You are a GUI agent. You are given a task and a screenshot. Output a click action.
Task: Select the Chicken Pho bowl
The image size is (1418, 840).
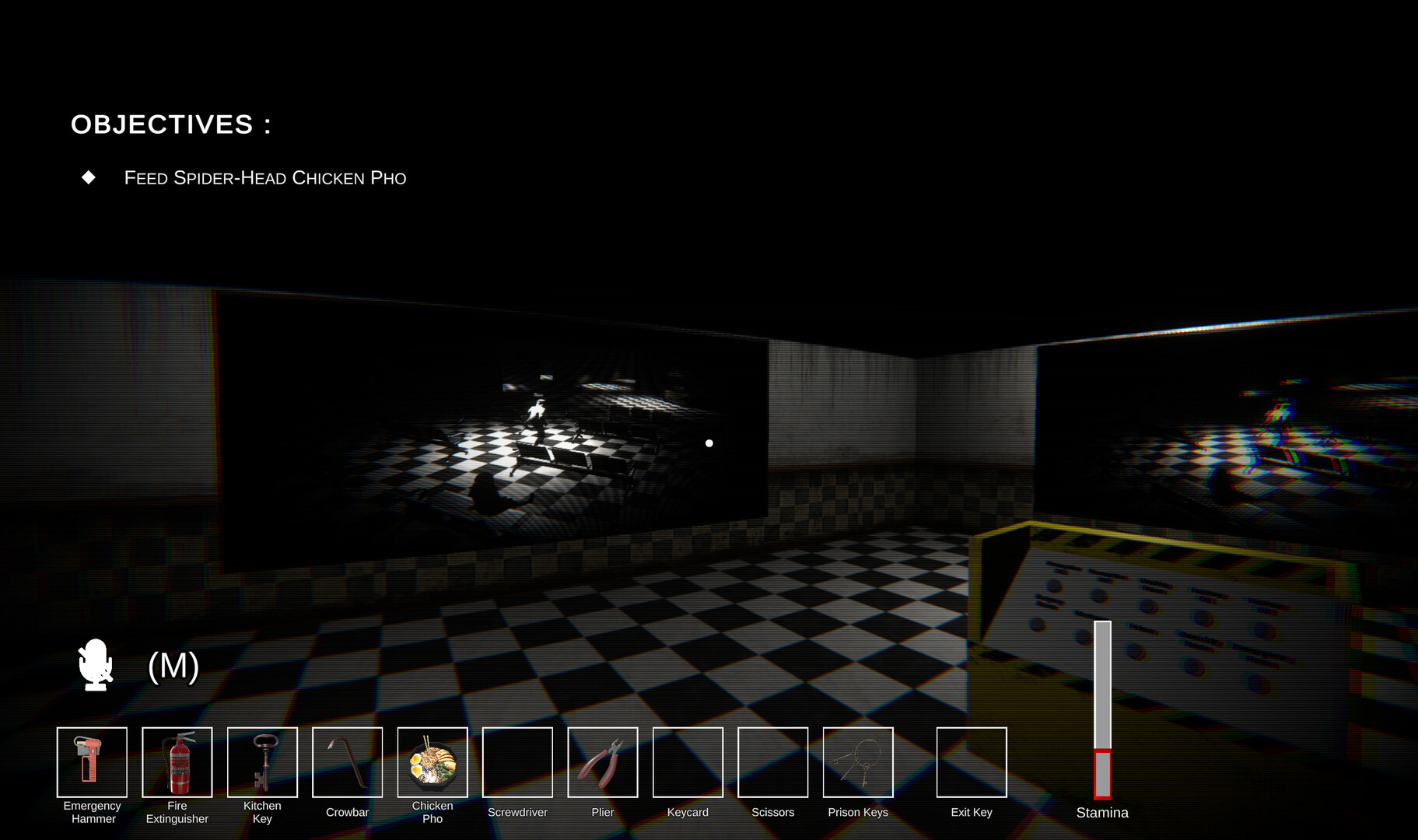tap(432, 762)
